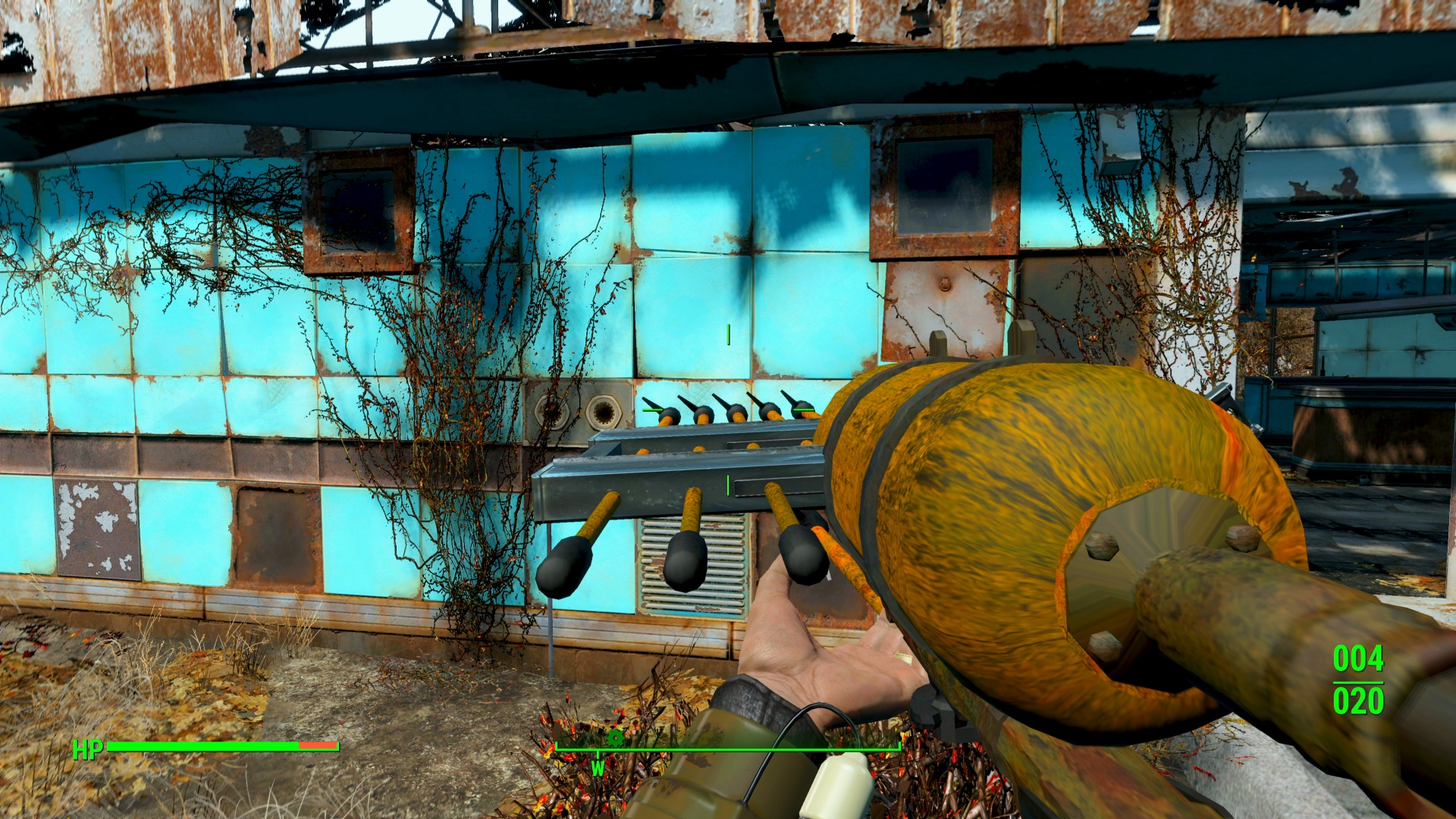Select the compass bar's W heading
The width and height of the screenshot is (1456, 819).
coord(598,768)
